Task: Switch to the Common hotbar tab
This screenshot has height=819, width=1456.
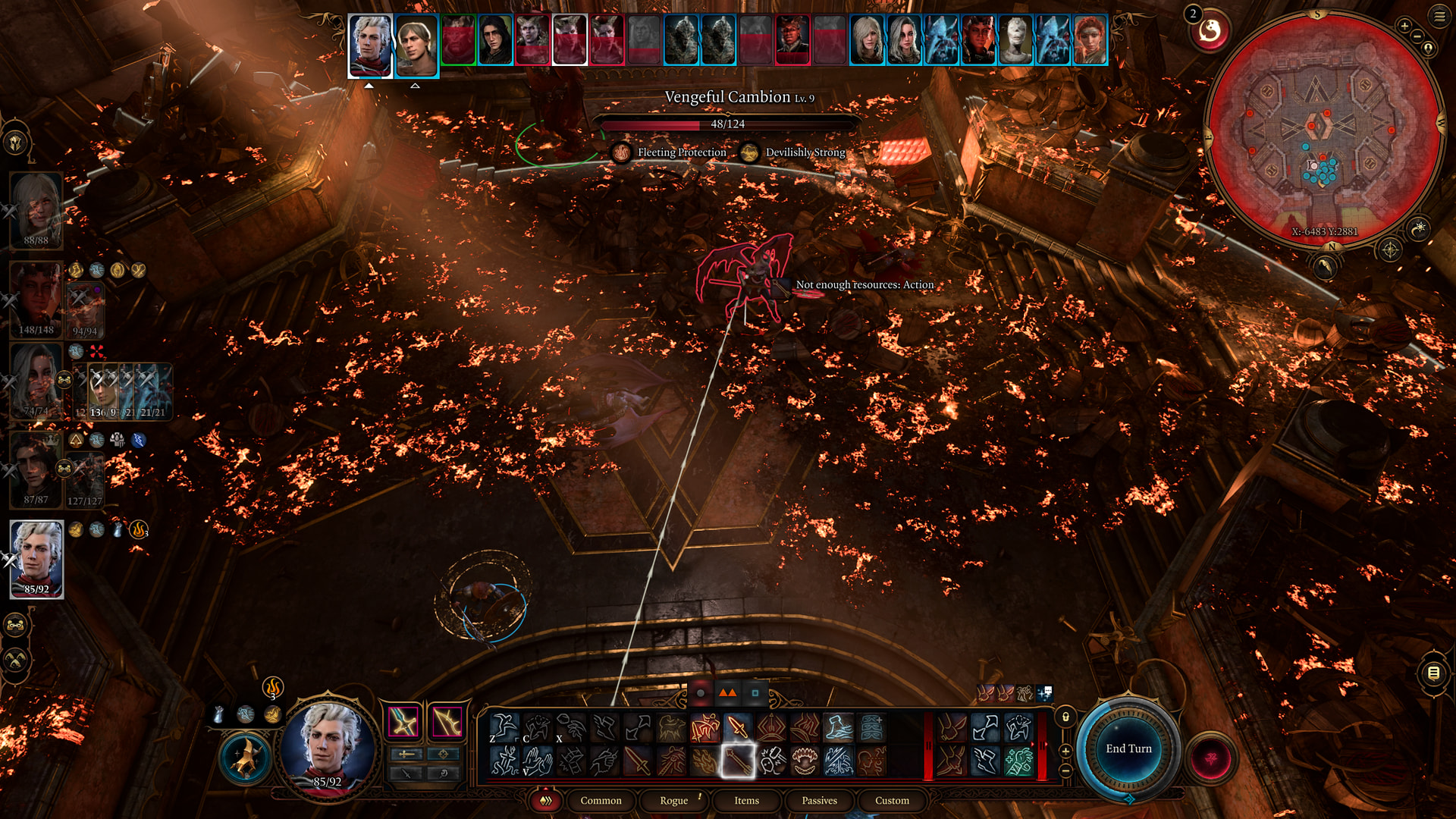Action: point(601,801)
